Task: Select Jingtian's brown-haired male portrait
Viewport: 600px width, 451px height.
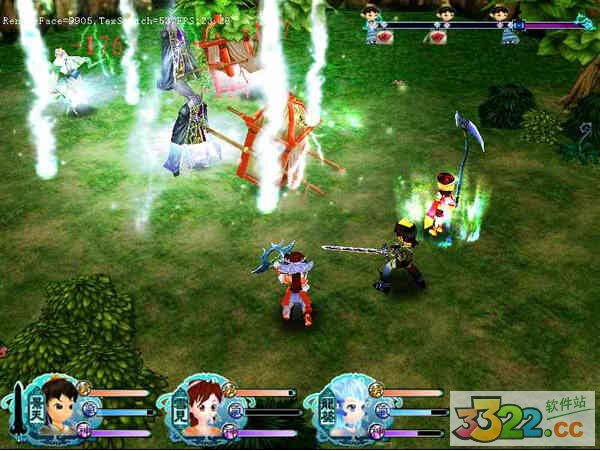Action: [x=58, y=406]
